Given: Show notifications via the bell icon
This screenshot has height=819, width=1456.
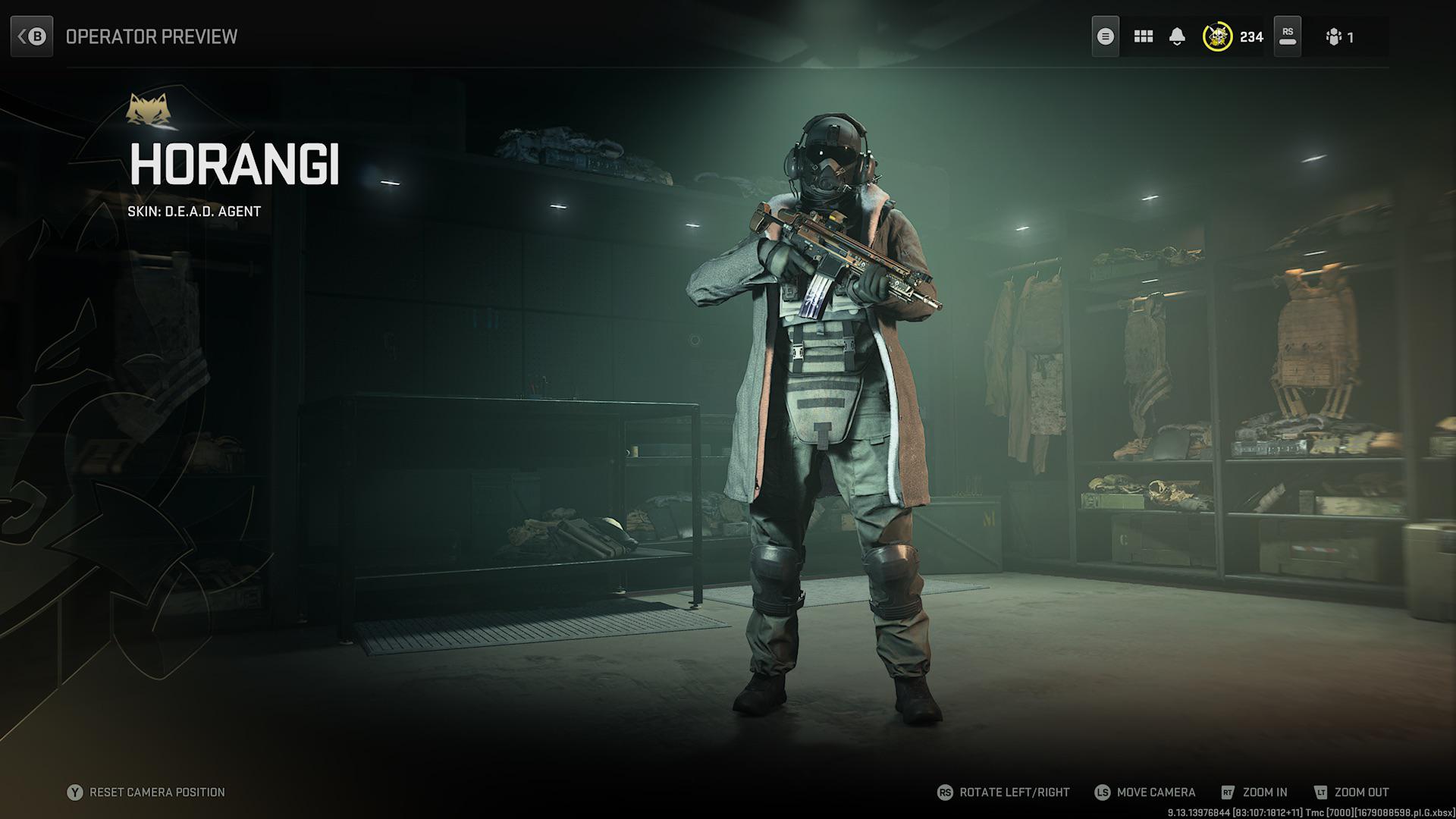Looking at the screenshot, I should pos(1177,36).
